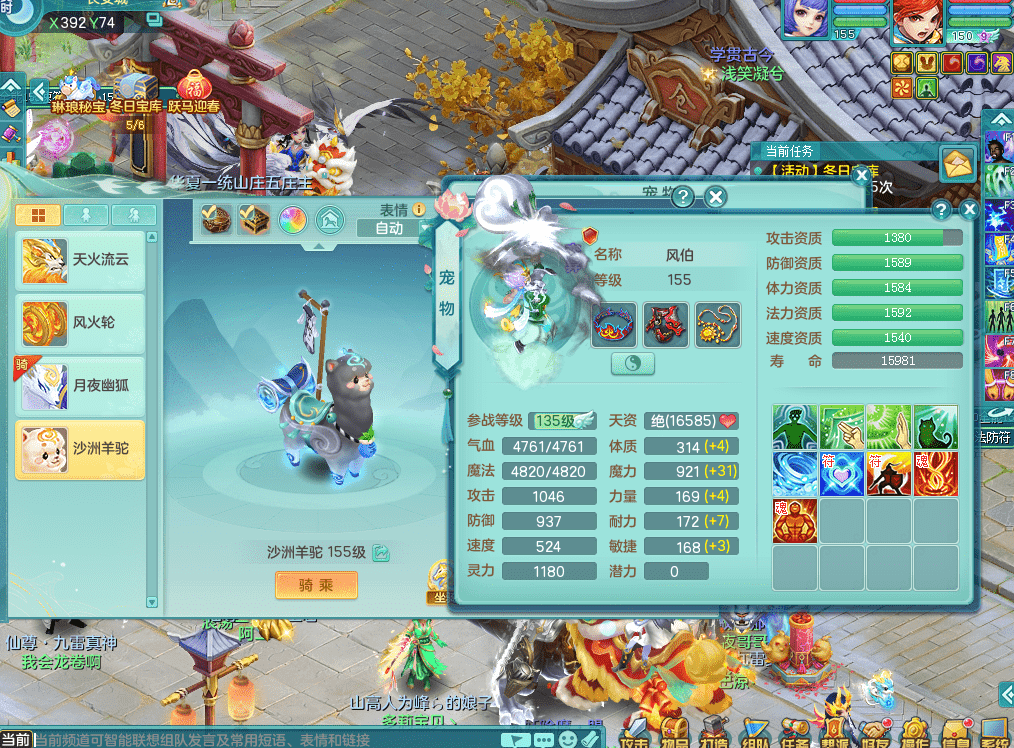Click the yin-yang button under pet equipment
Screen dimensions: 1014x748
(633, 365)
